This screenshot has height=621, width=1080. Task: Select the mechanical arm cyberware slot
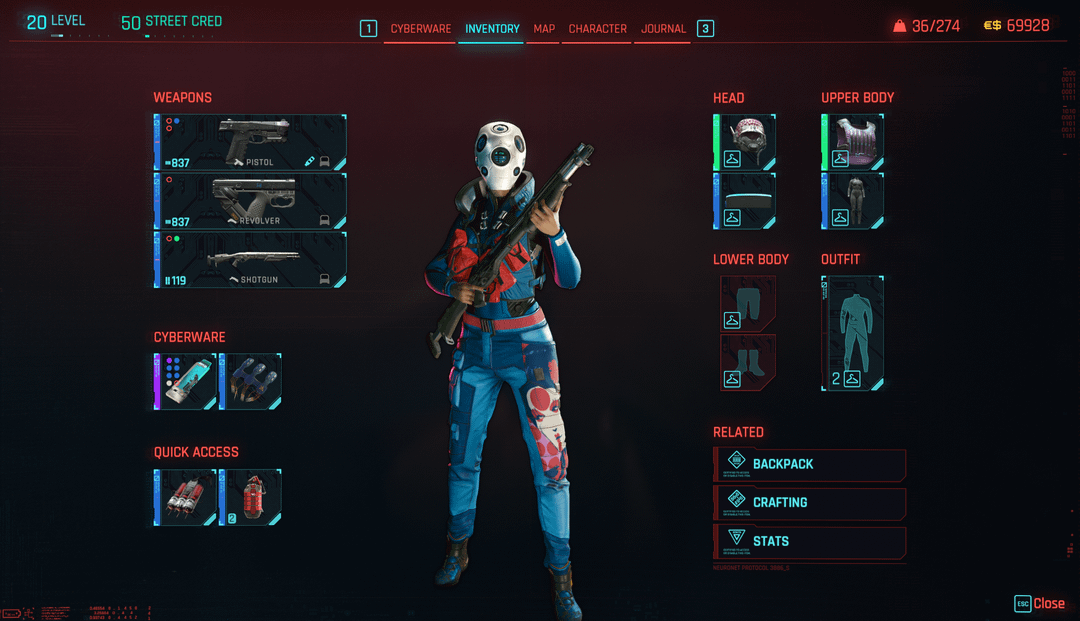[251, 381]
